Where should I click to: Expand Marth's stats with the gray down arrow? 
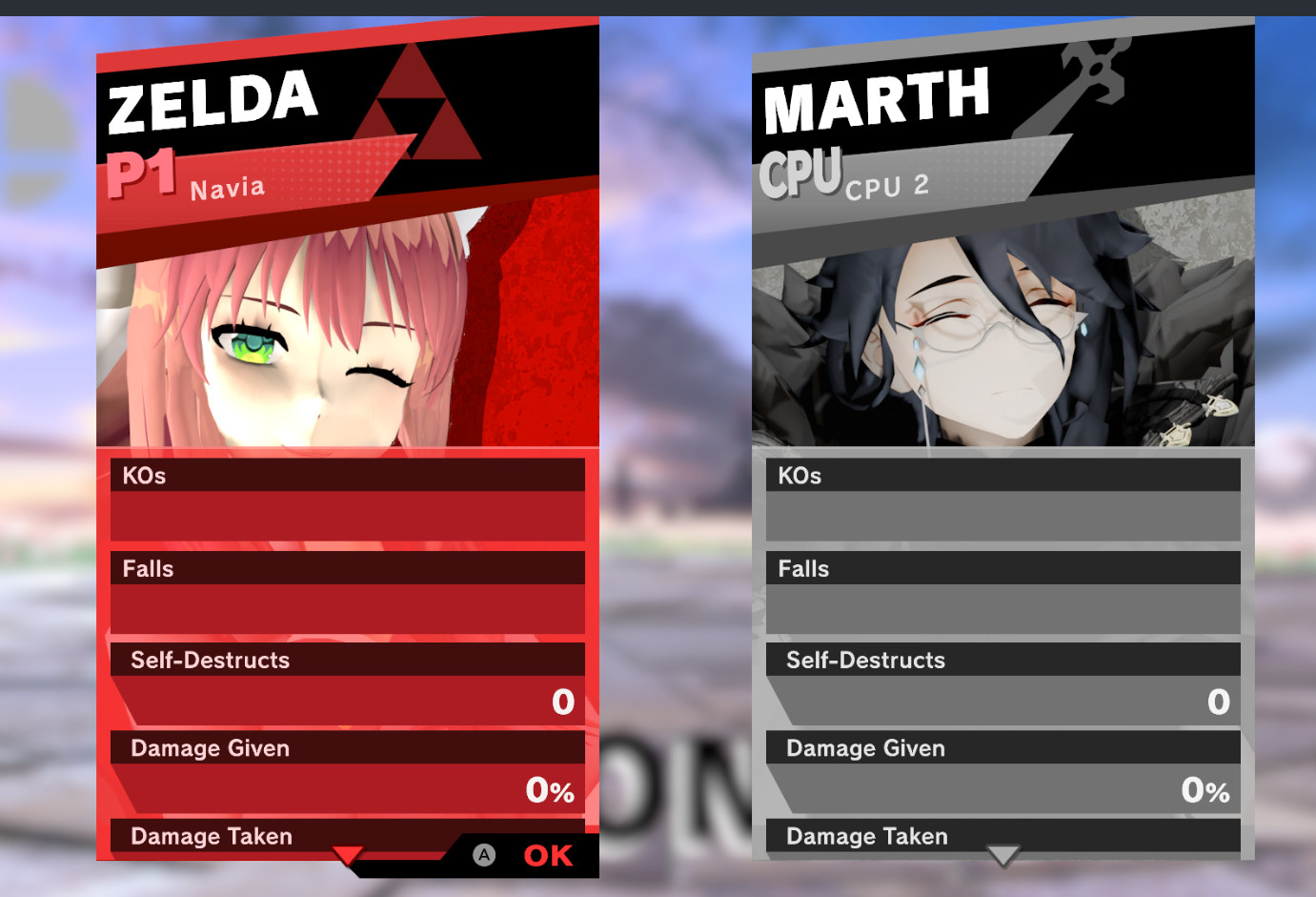pos(1002,855)
